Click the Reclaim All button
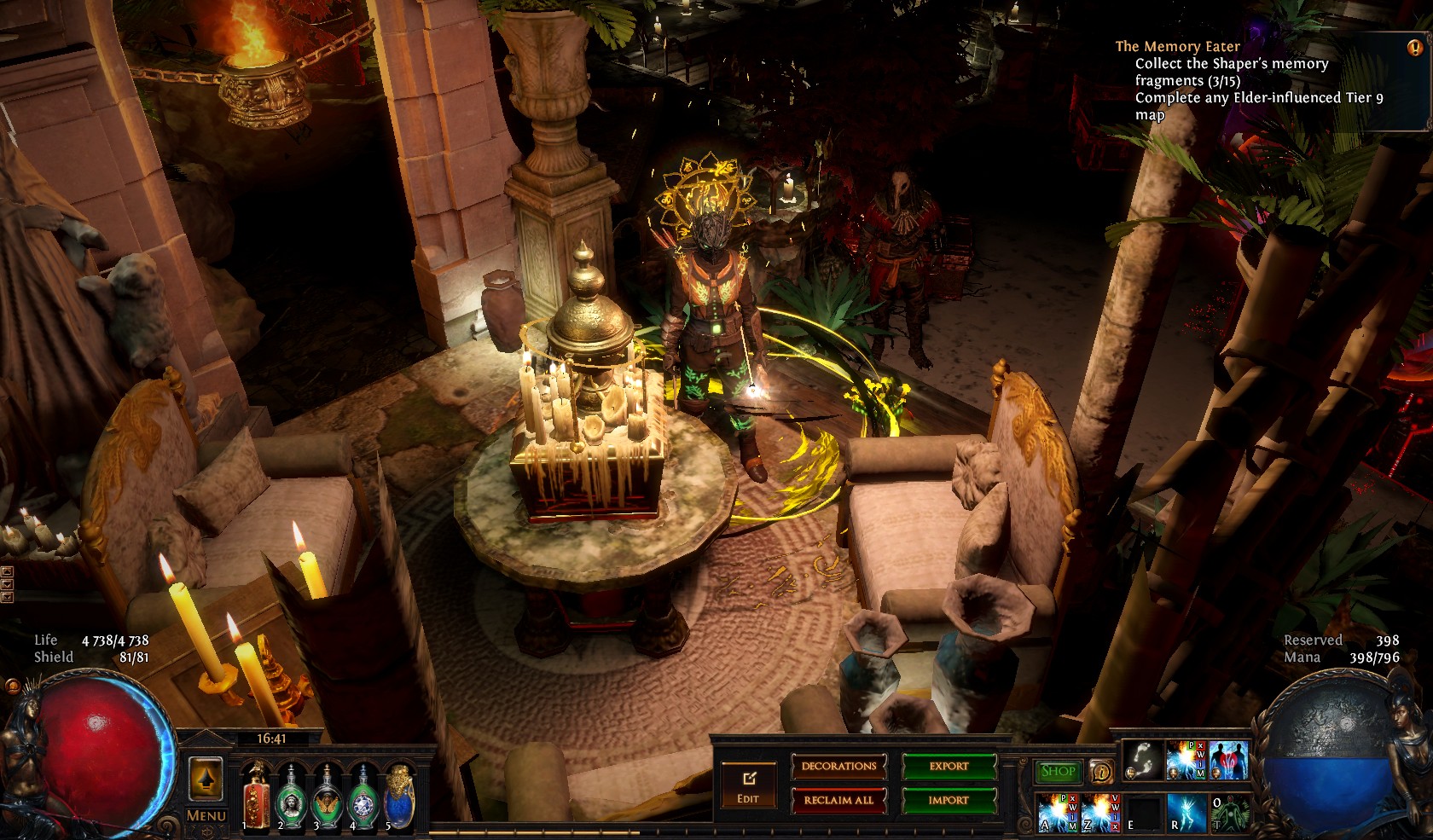This screenshot has height=840, width=1433. [x=838, y=800]
